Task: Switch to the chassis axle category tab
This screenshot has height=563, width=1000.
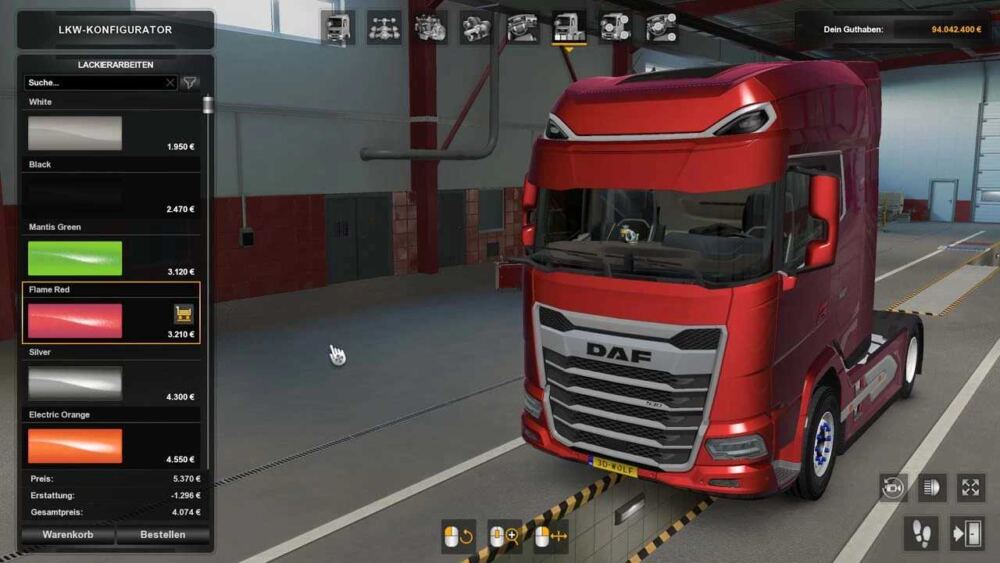Action: tap(384, 28)
